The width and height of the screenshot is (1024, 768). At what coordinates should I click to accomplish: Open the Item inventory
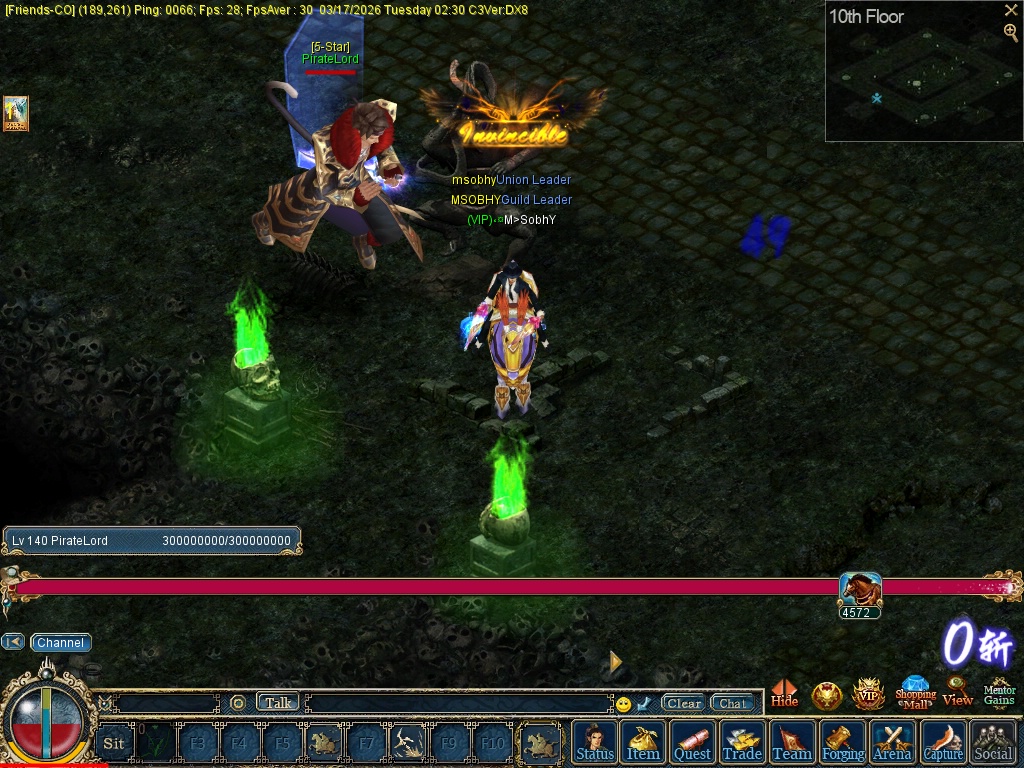pos(643,743)
